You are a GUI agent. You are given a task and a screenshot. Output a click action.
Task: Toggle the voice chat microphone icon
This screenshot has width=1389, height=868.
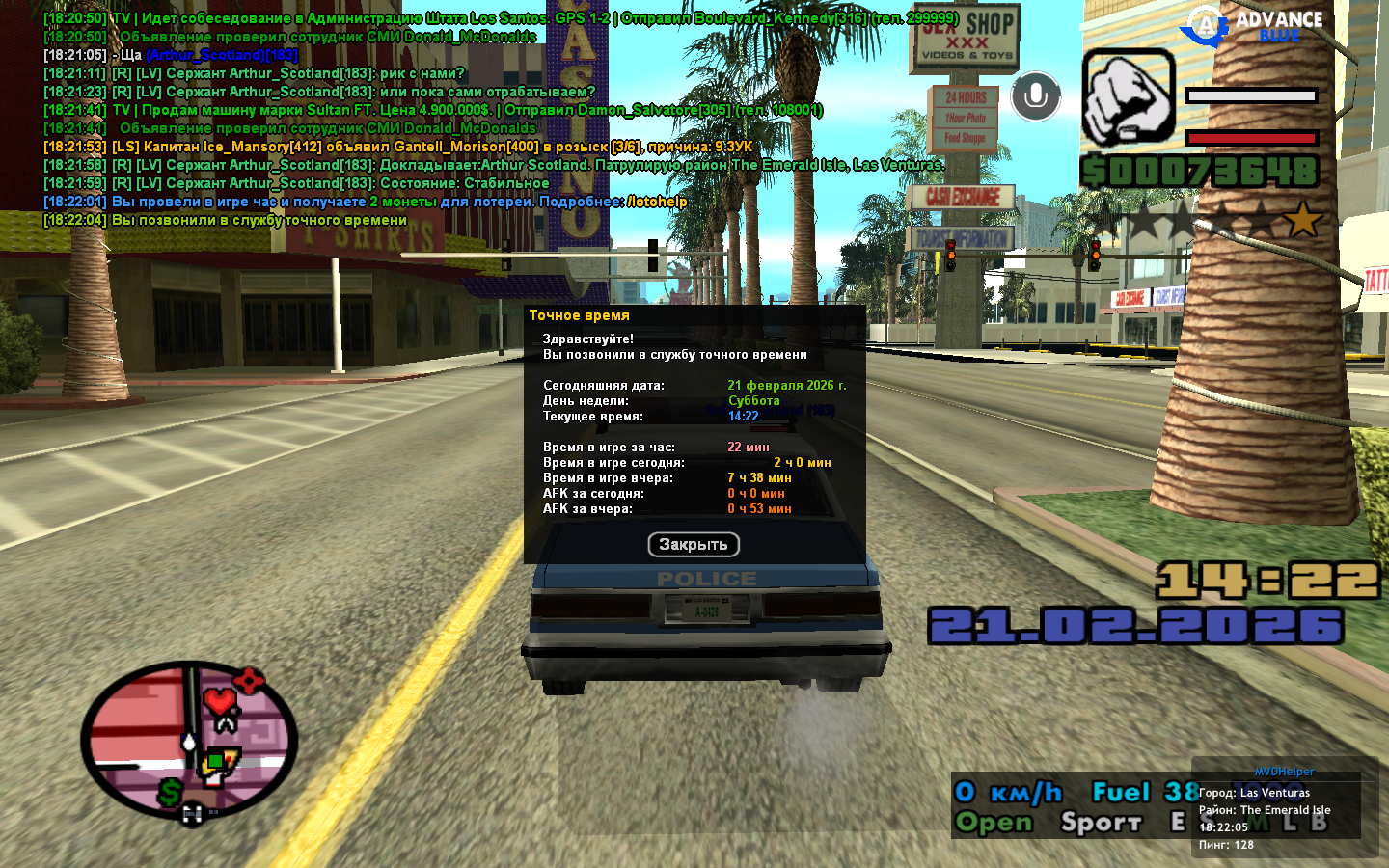tap(1036, 96)
